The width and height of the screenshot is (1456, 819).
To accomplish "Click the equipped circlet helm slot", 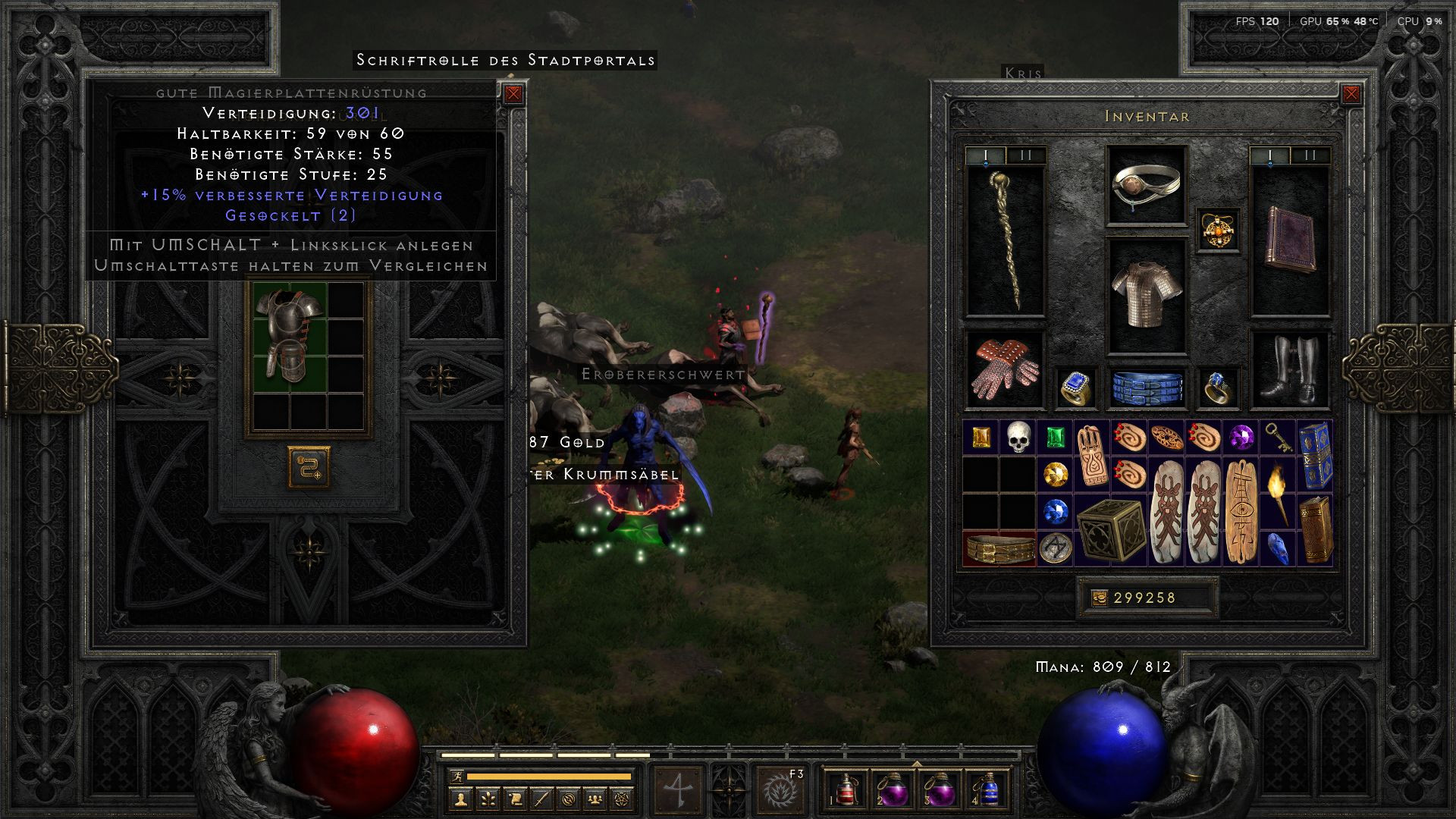I will click(x=1146, y=186).
